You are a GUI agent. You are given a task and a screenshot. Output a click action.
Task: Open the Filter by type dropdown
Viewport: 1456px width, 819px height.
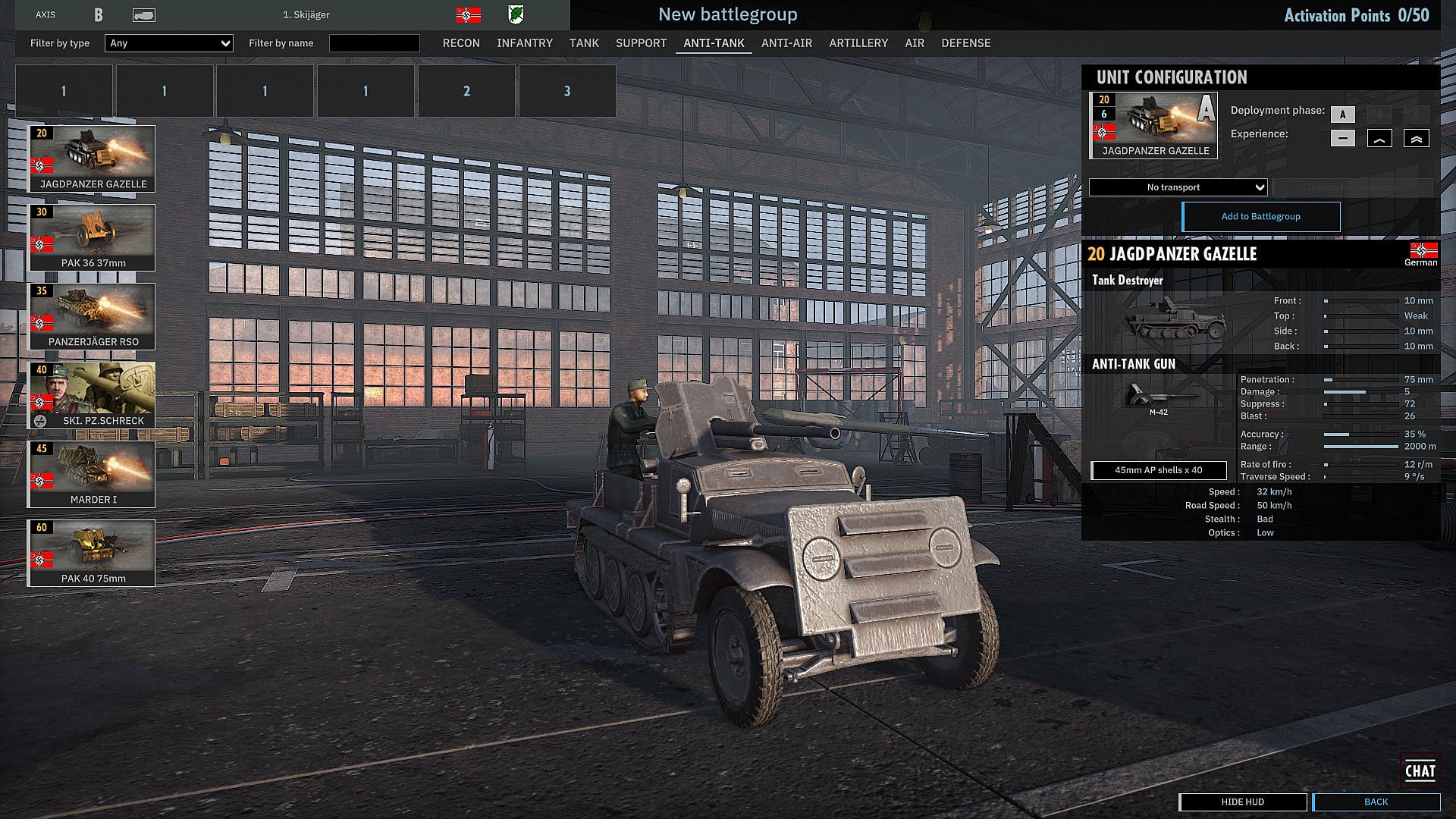(168, 43)
